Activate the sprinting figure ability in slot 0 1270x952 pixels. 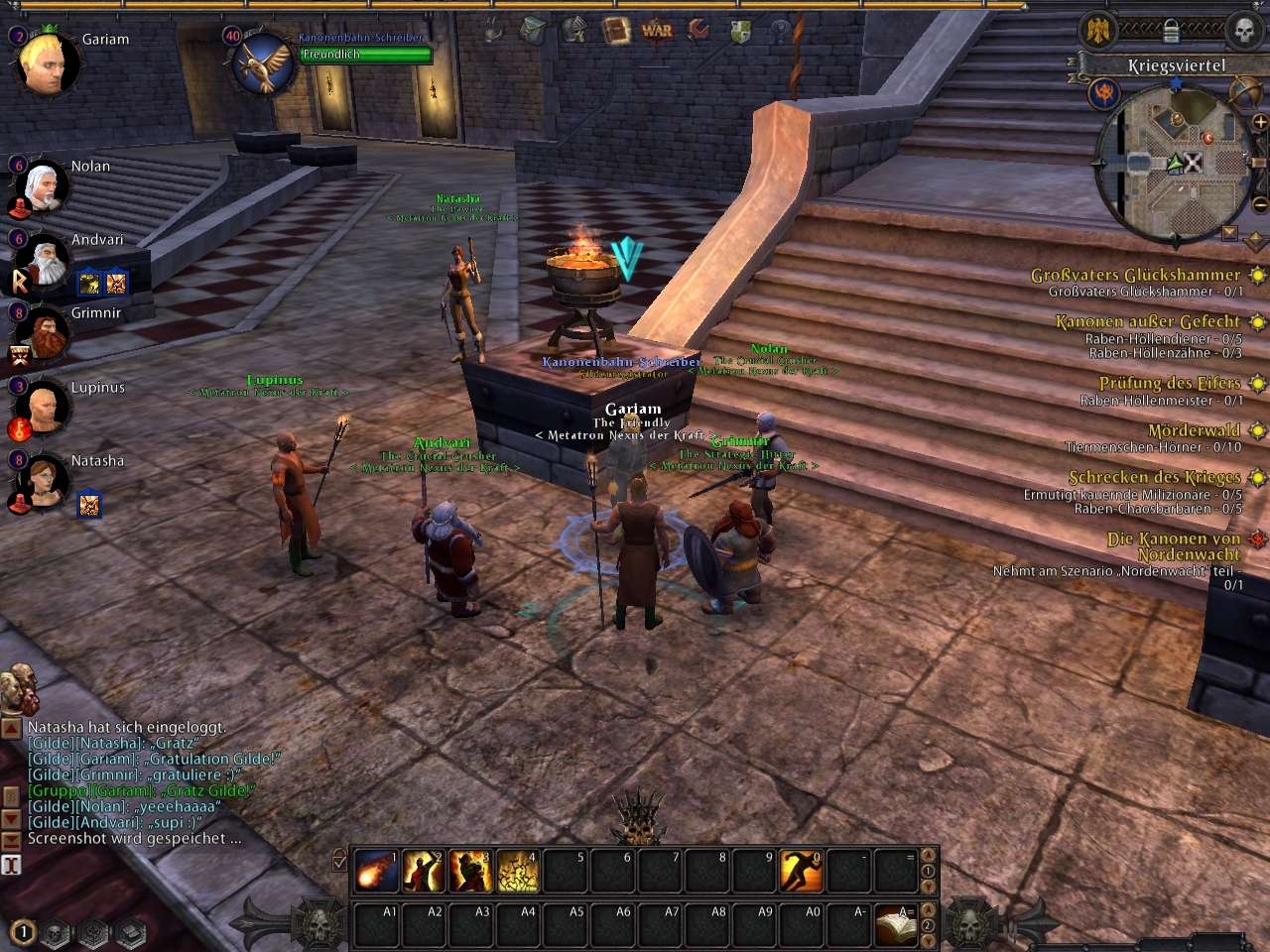coord(801,872)
